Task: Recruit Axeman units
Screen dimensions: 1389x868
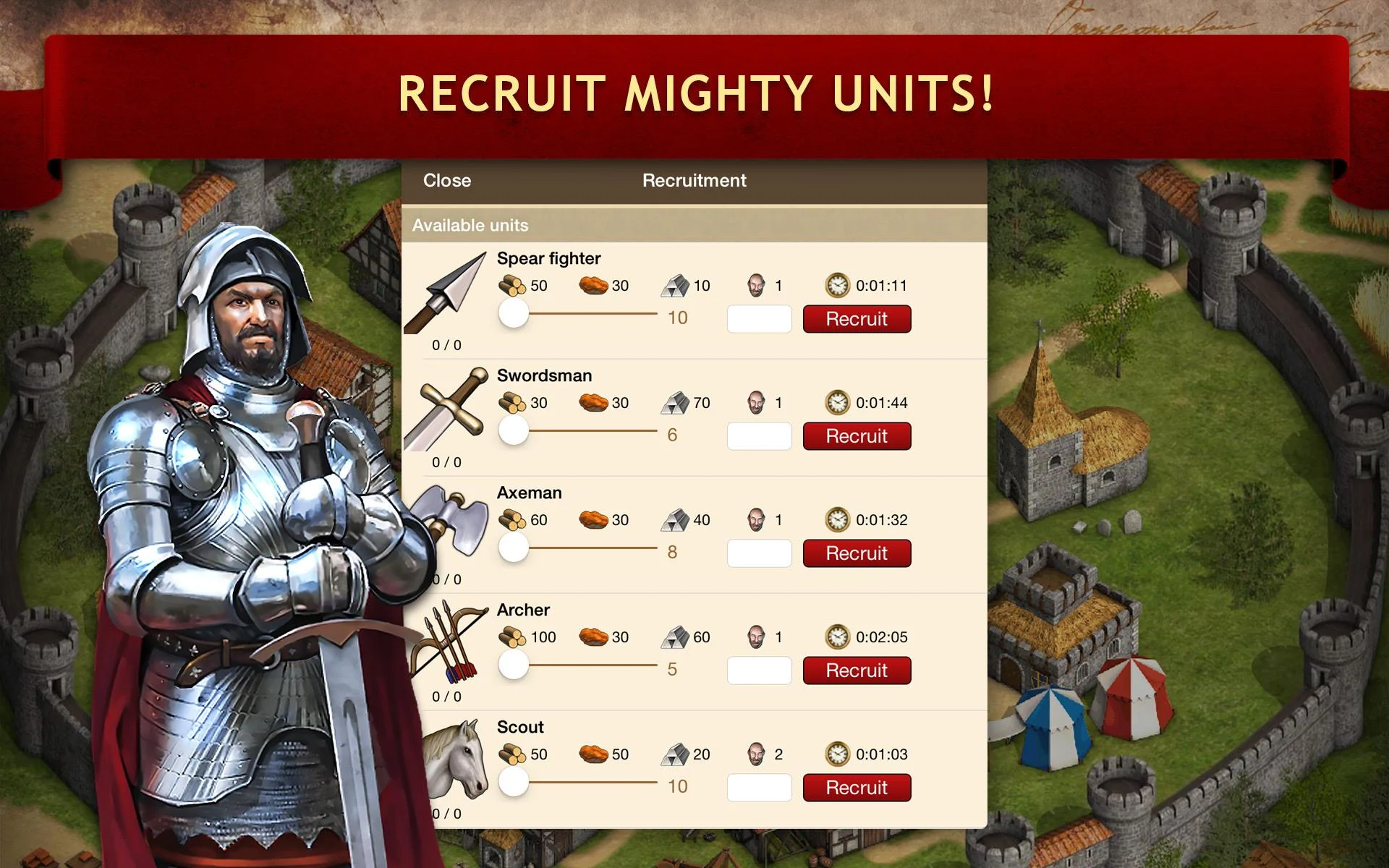Action: tap(857, 553)
